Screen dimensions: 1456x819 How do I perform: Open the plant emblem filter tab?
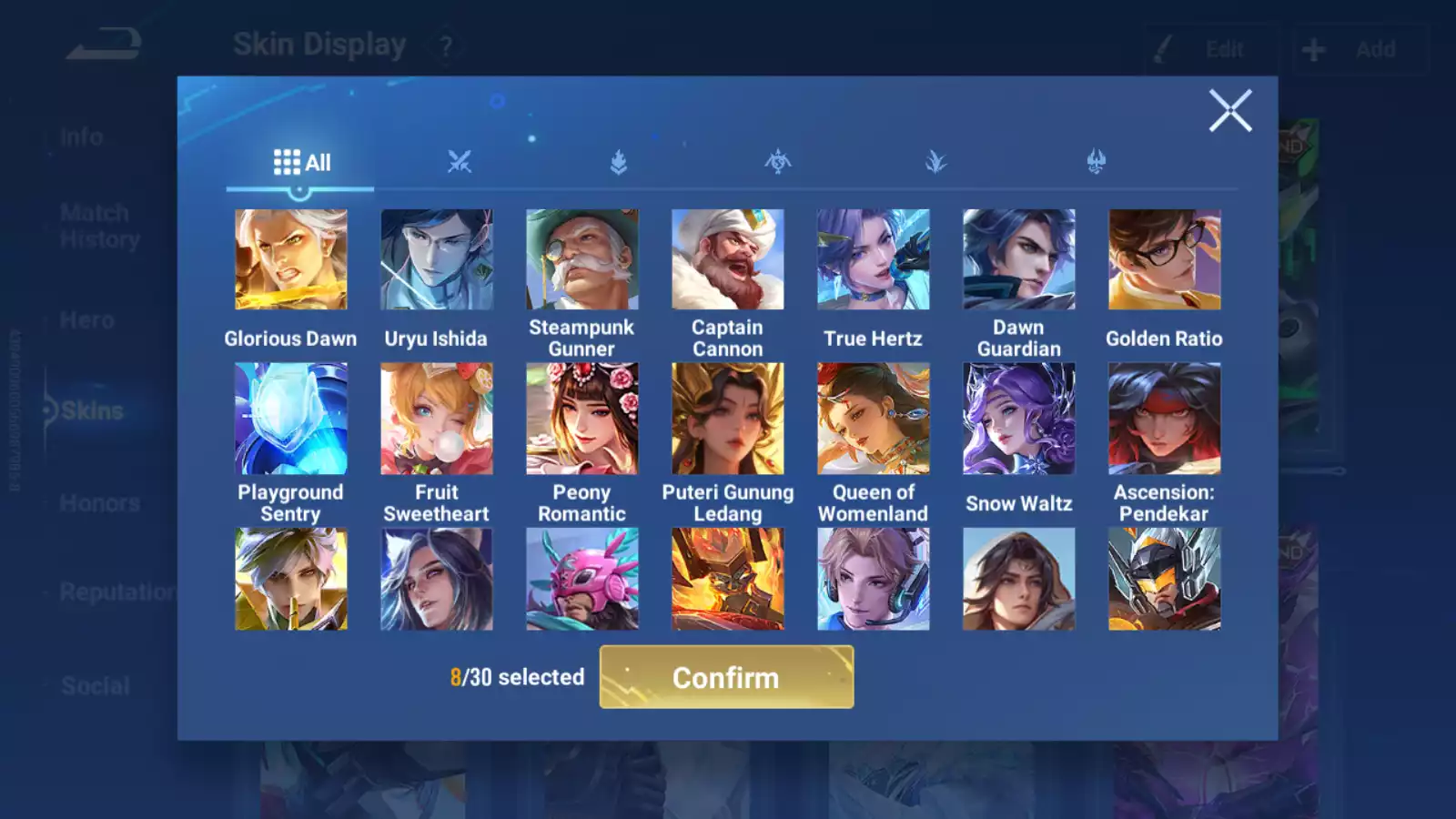(936, 162)
